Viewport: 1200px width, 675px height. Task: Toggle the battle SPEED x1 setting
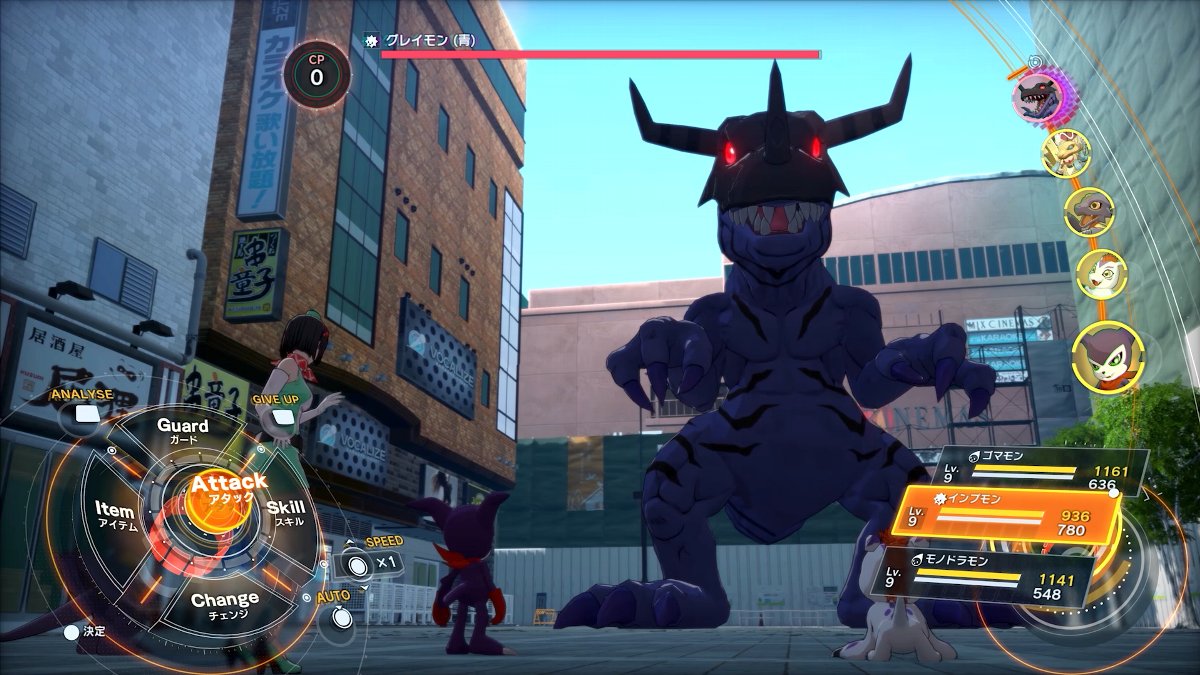click(x=361, y=563)
